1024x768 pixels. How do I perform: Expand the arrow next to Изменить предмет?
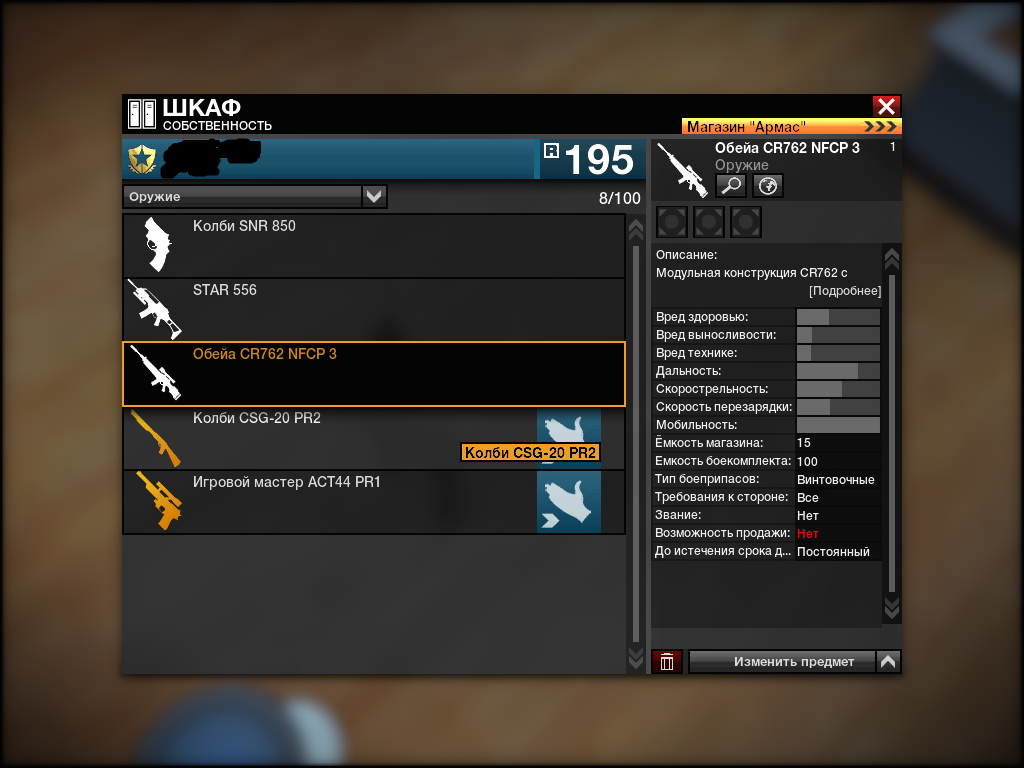(x=888, y=661)
